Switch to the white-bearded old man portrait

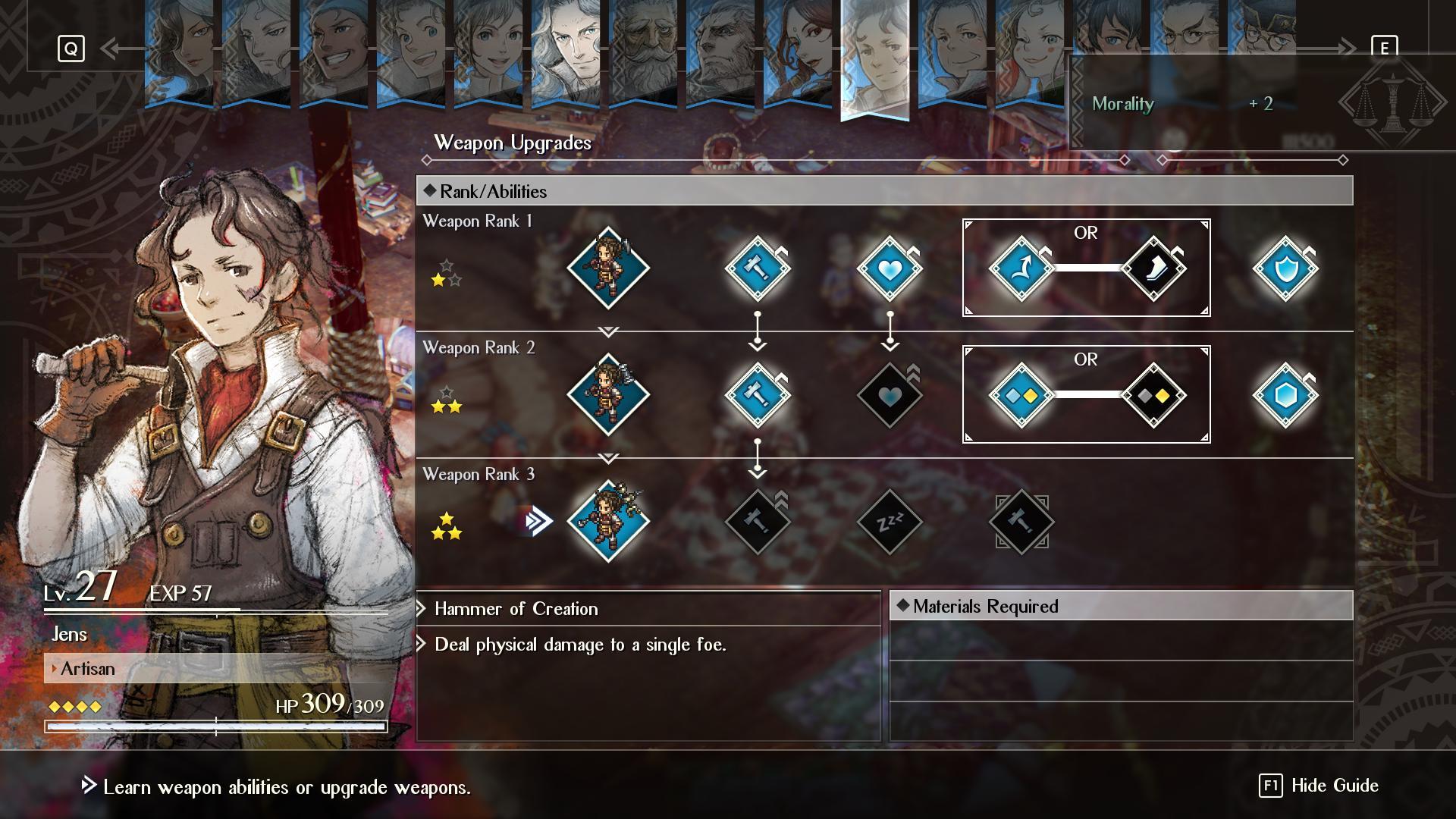[x=644, y=53]
